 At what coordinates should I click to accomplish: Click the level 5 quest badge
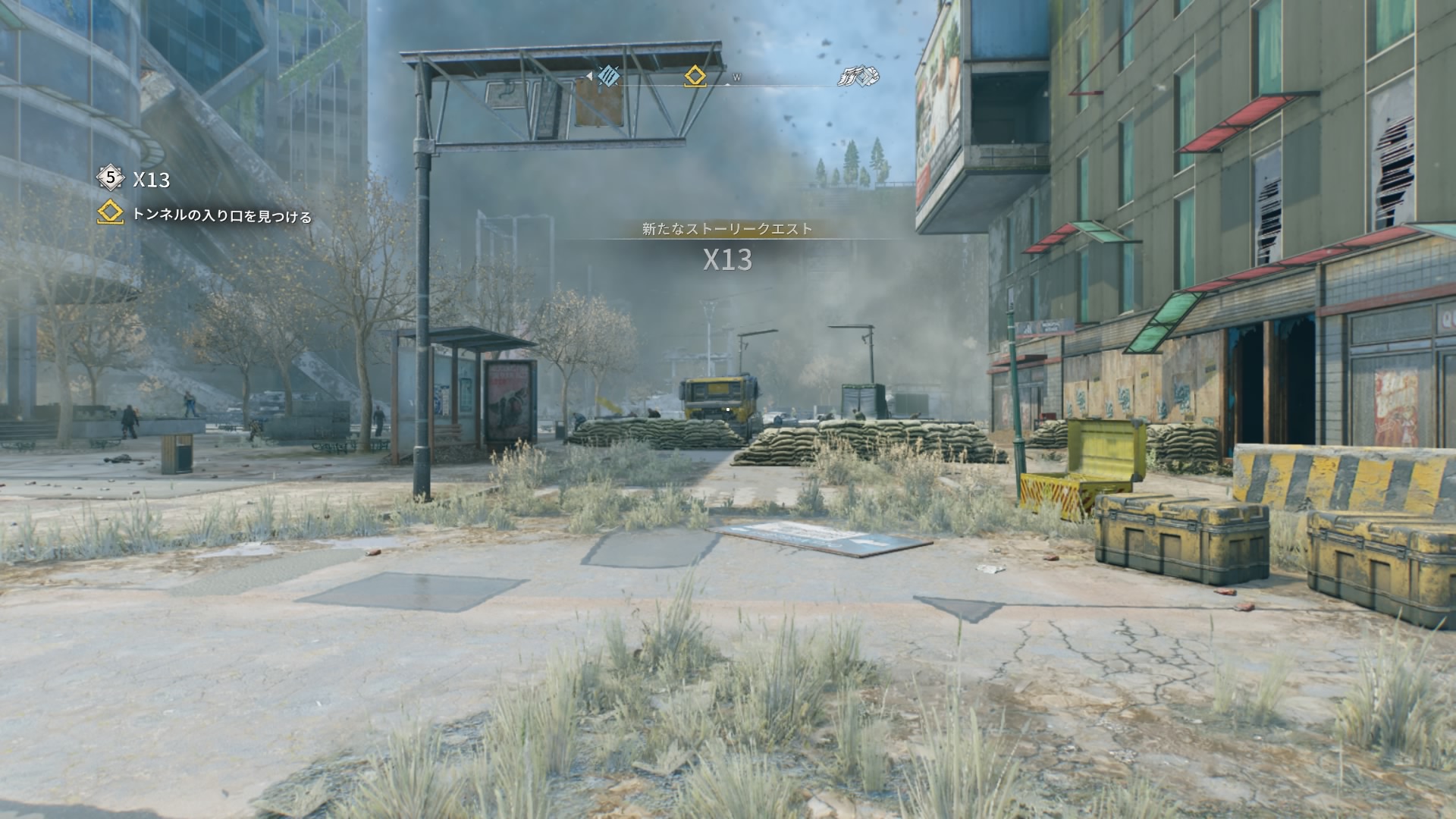click(111, 178)
